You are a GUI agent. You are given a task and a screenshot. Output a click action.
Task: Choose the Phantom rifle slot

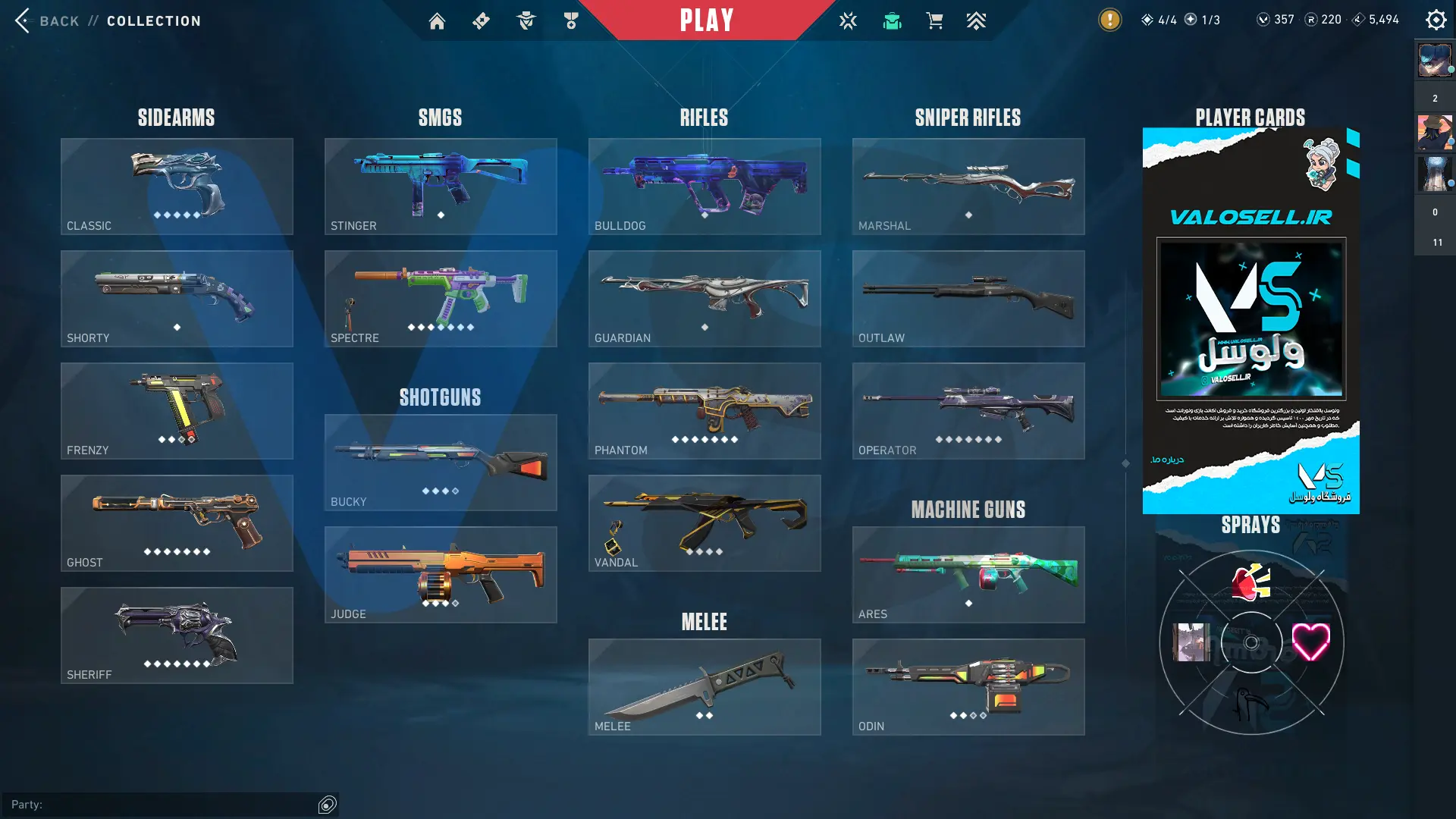pos(704,411)
